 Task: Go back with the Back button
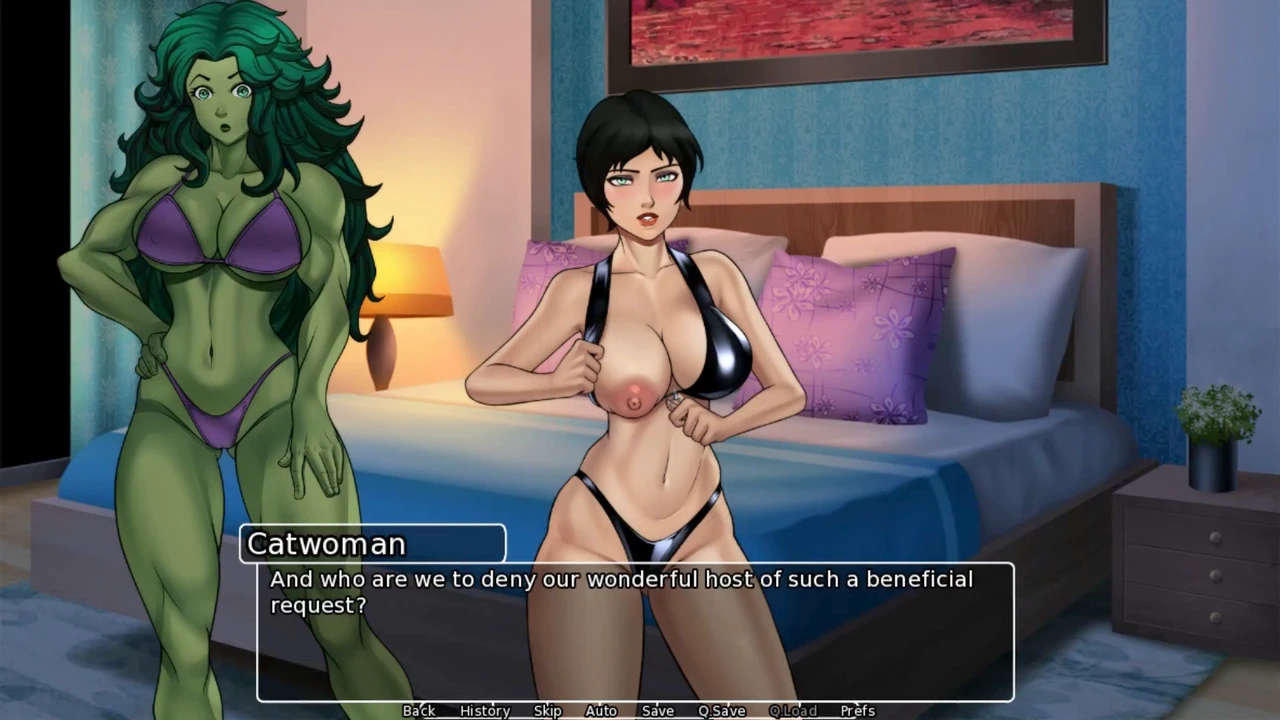coord(419,711)
